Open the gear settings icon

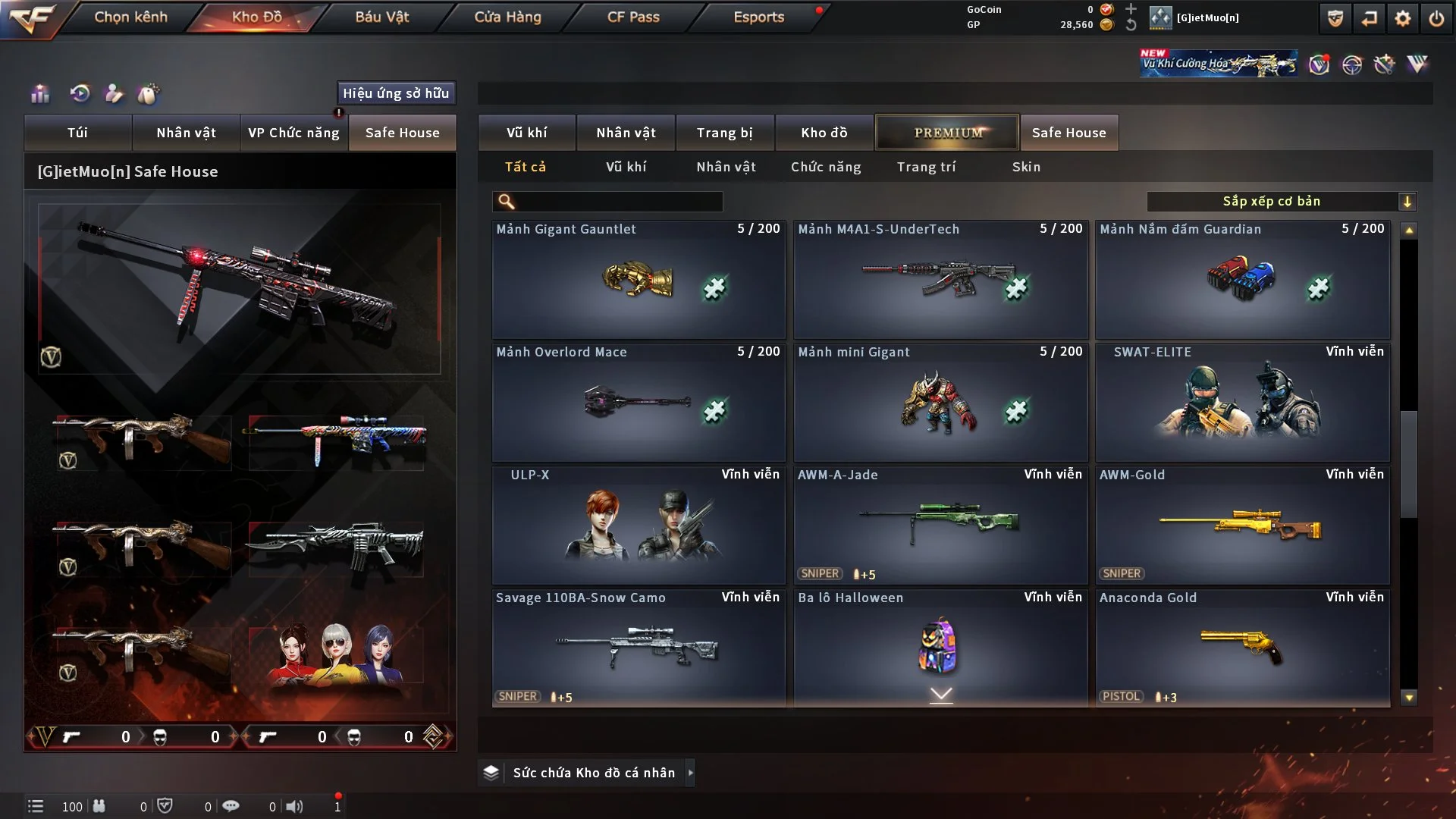(x=1403, y=18)
